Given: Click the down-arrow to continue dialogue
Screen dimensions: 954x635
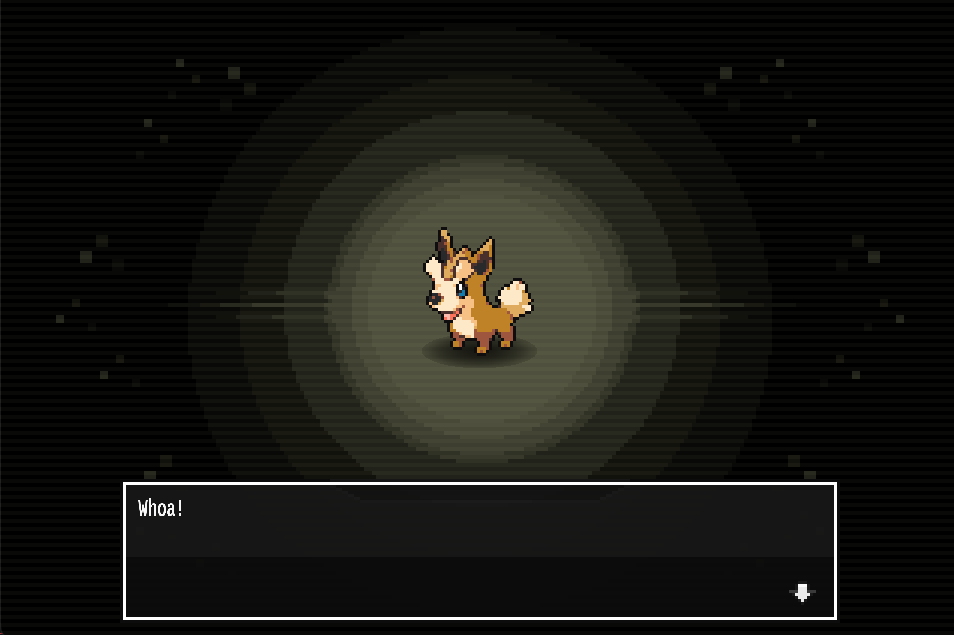Looking at the screenshot, I should [801, 593].
